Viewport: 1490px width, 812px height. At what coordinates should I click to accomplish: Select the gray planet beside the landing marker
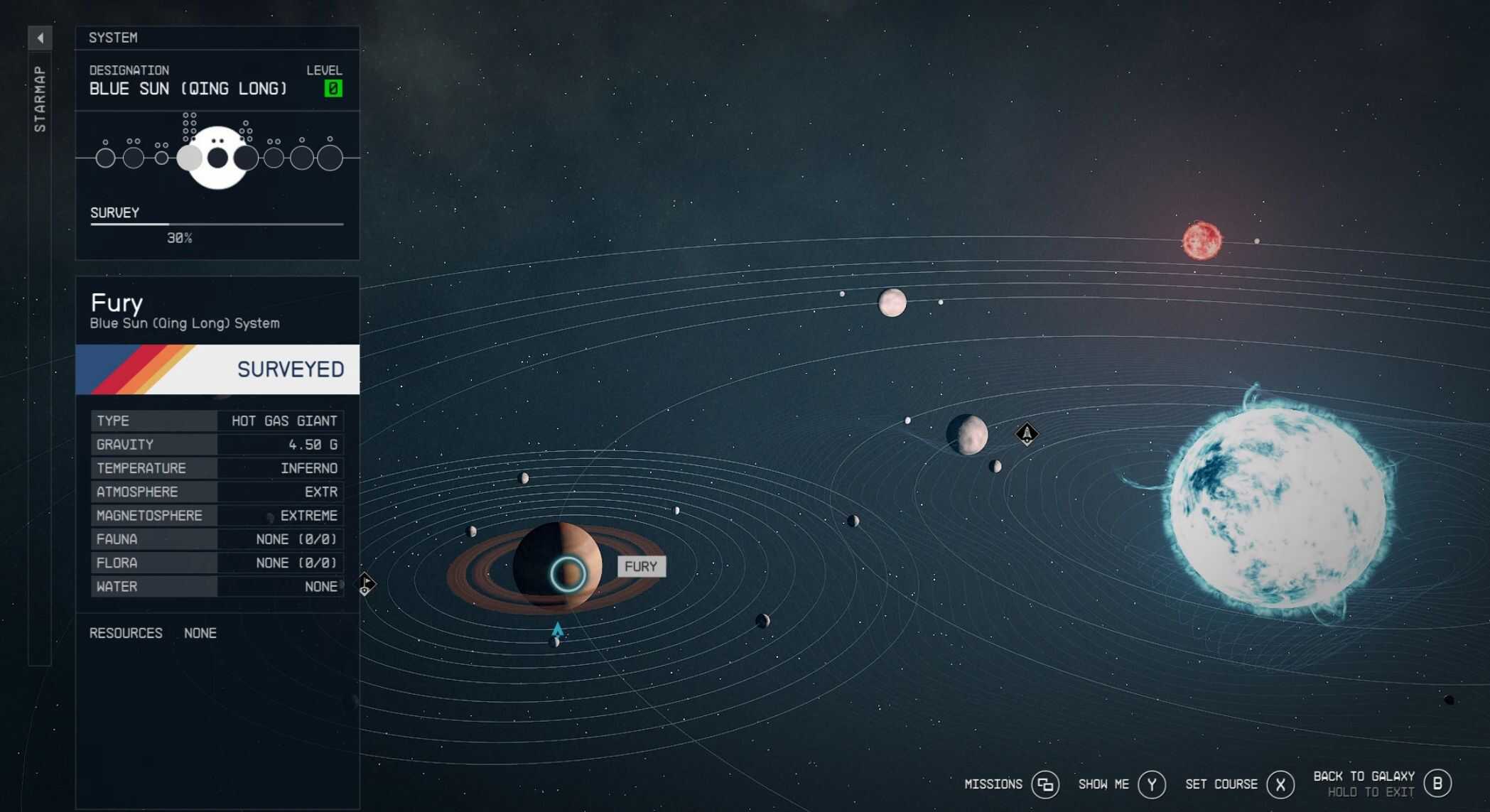[x=967, y=434]
